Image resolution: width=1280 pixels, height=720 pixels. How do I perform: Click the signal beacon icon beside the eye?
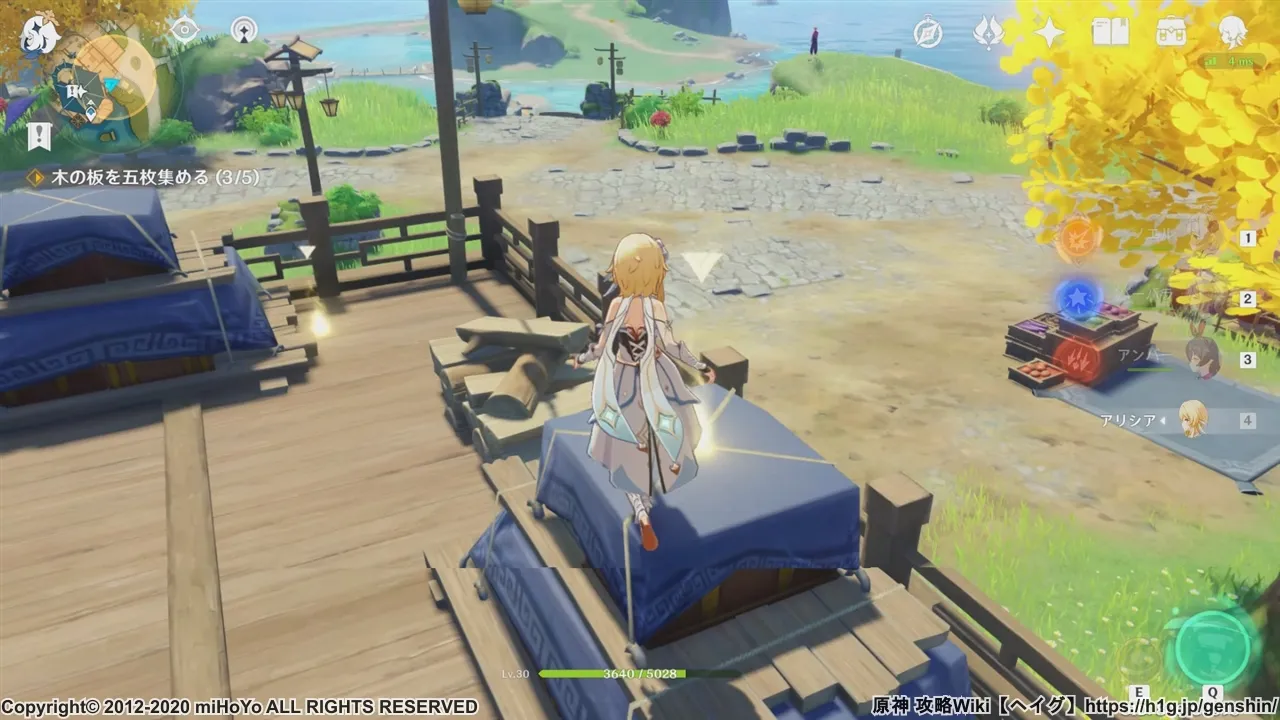coord(244,30)
